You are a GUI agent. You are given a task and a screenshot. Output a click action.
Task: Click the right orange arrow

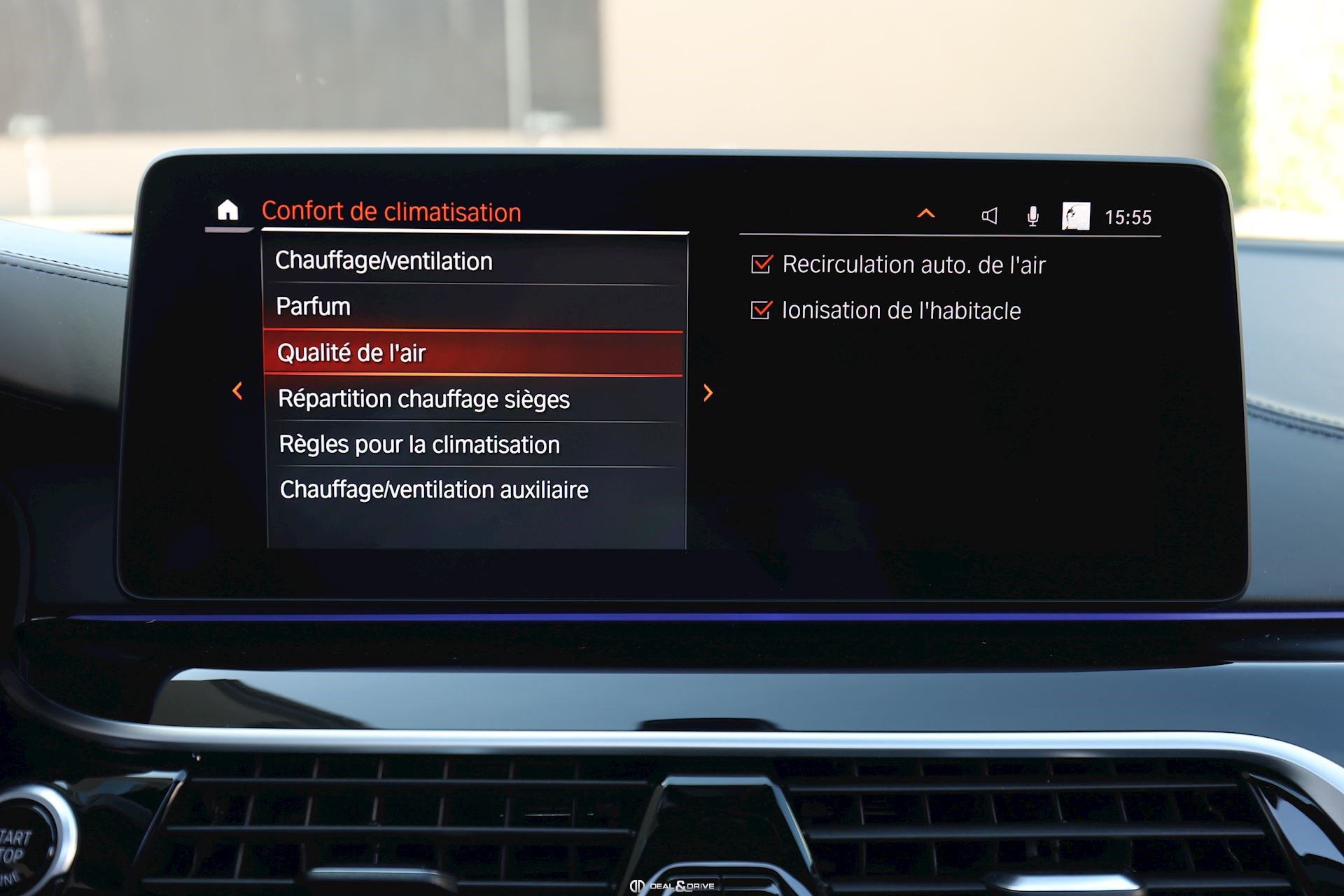[708, 393]
